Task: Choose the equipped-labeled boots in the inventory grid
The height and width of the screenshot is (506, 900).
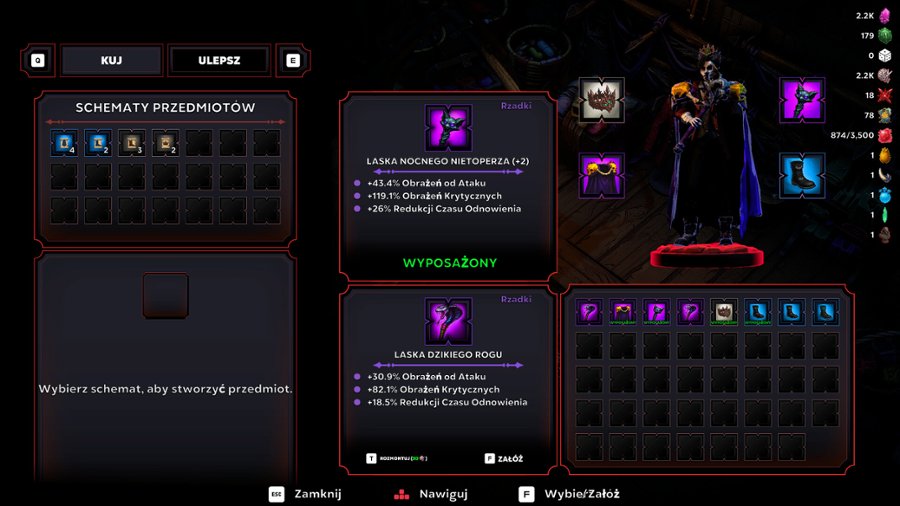Action: click(759, 313)
